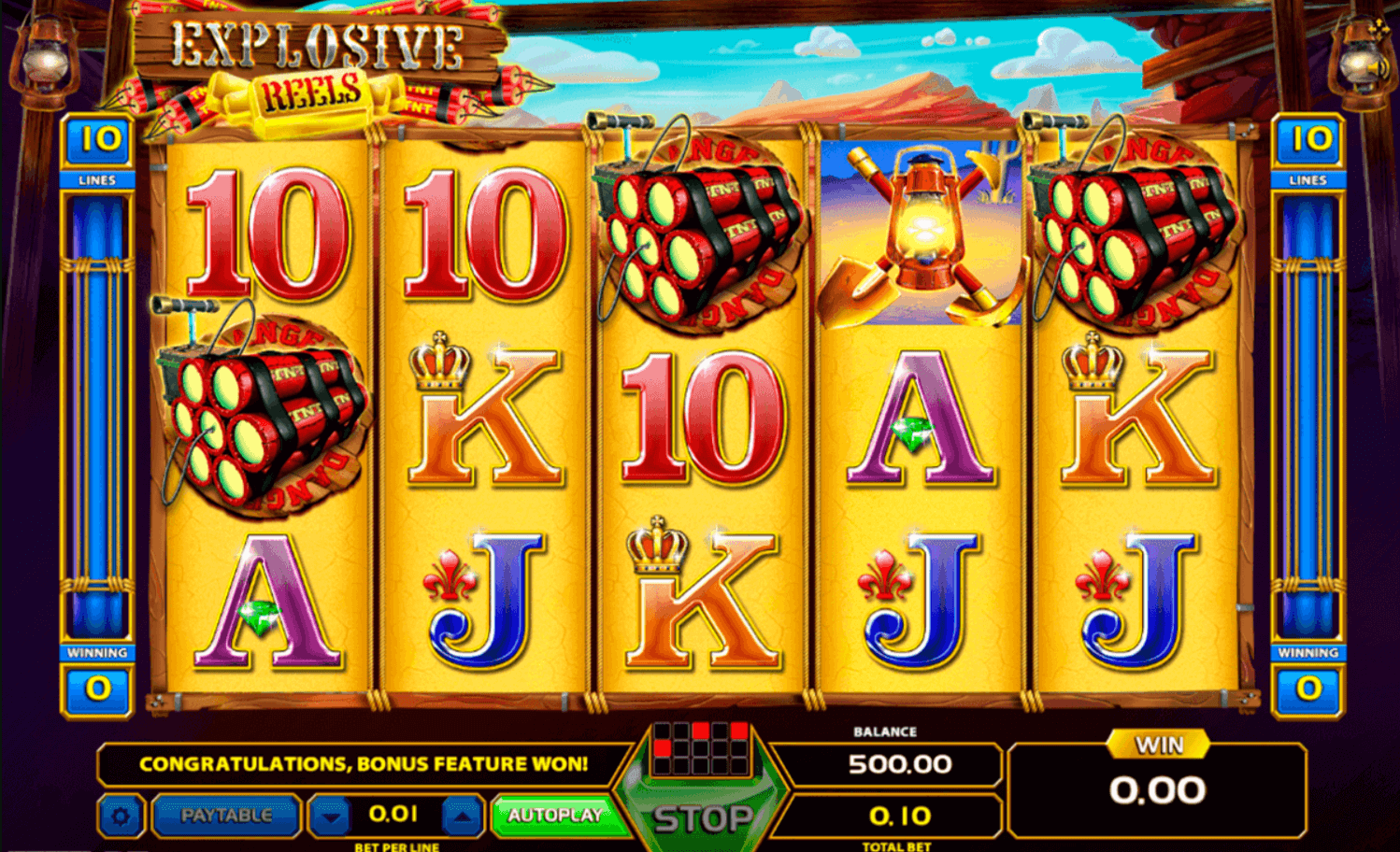
Task: Open settings with the gear button
Action: pyautogui.click(x=121, y=816)
